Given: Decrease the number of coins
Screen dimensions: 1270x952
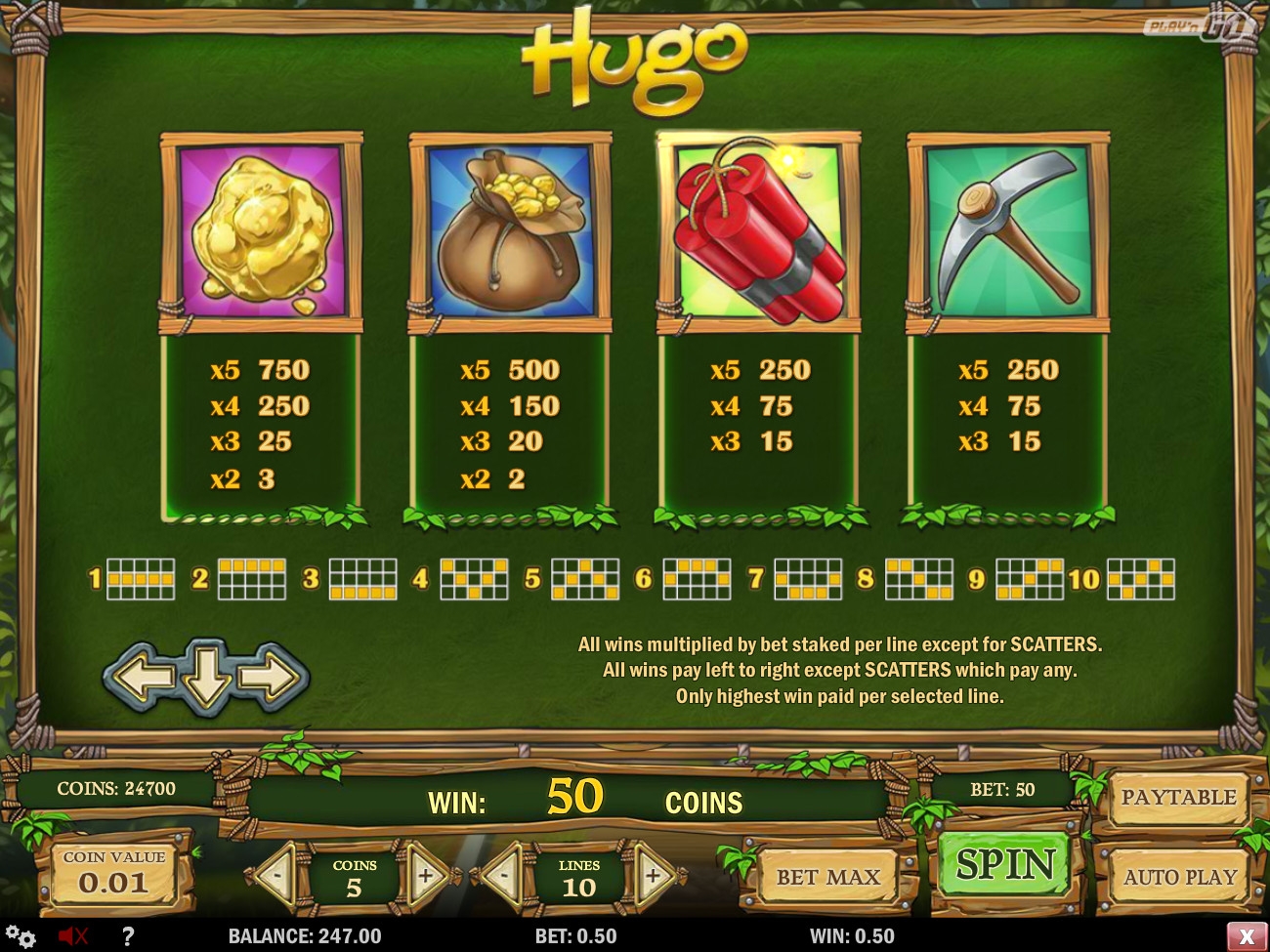Looking at the screenshot, I should point(277,876).
